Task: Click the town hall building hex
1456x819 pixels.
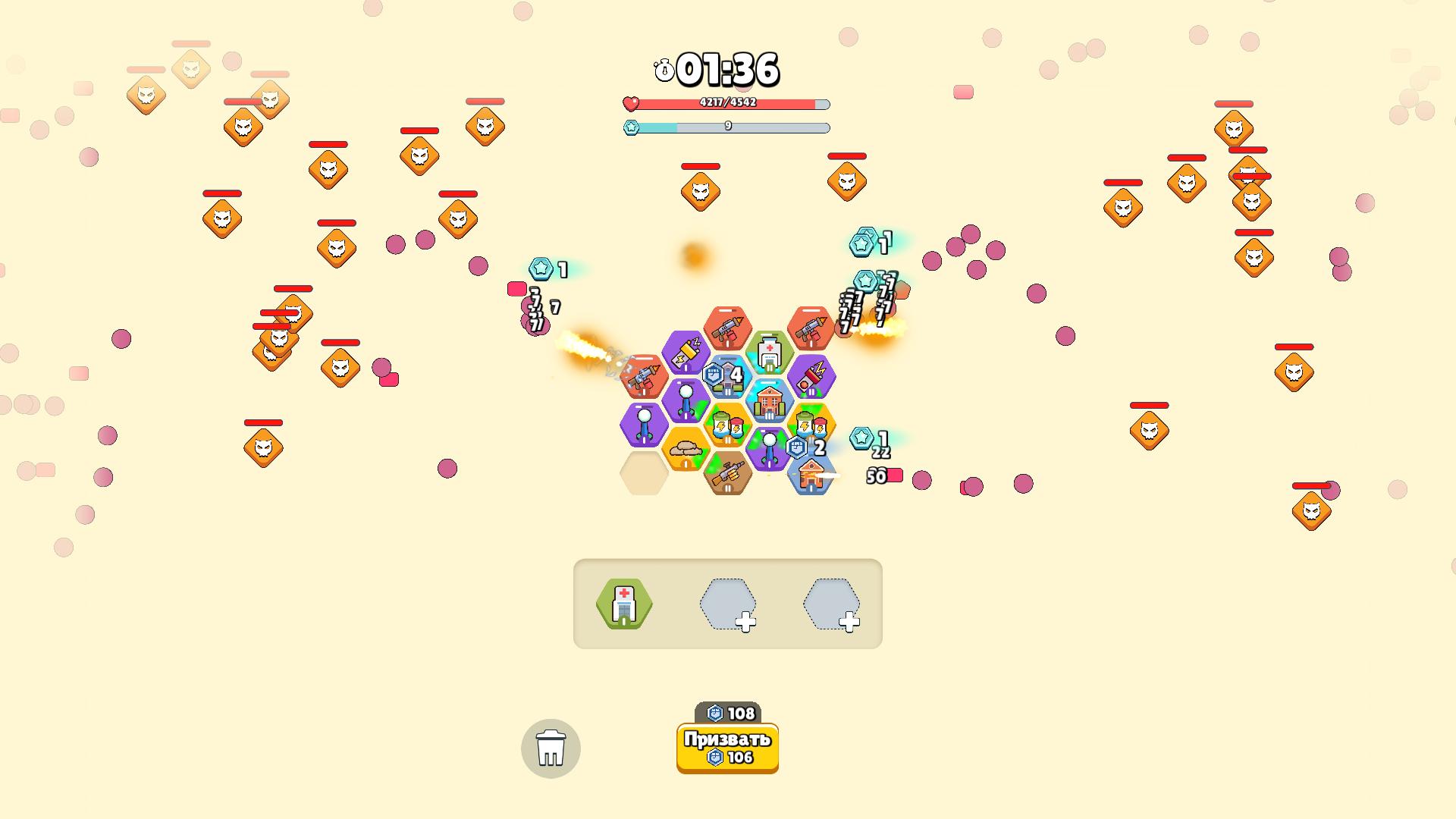Action: tap(769, 400)
